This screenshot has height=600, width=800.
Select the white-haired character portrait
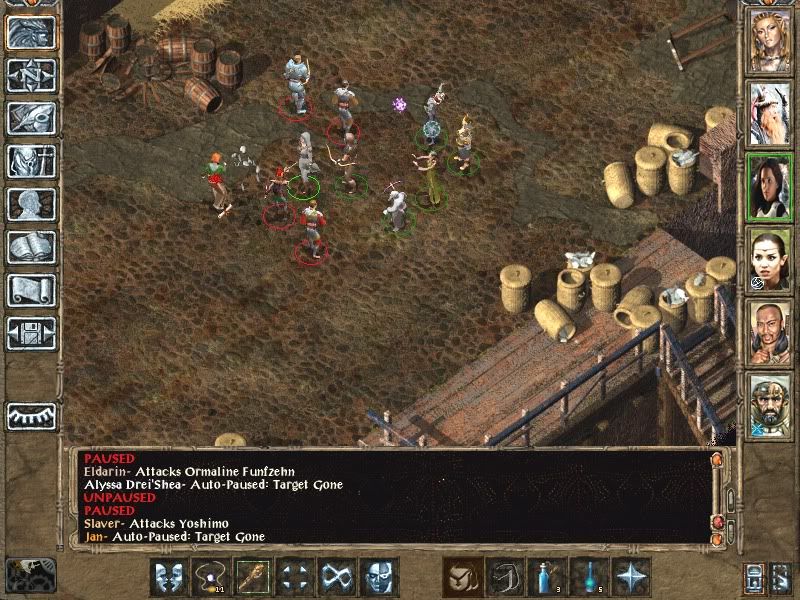[x=768, y=113]
